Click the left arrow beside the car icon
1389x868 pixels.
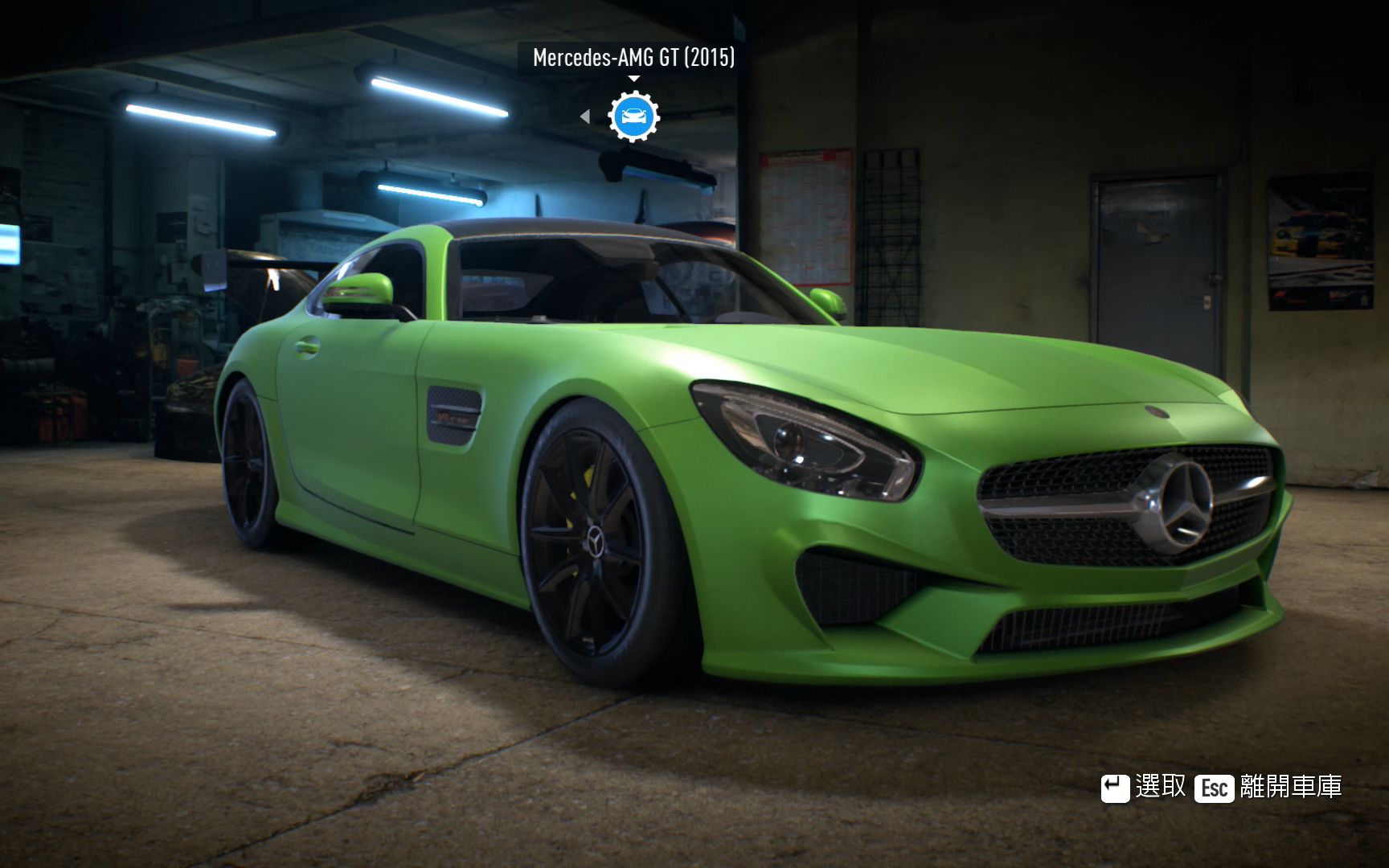[585, 117]
